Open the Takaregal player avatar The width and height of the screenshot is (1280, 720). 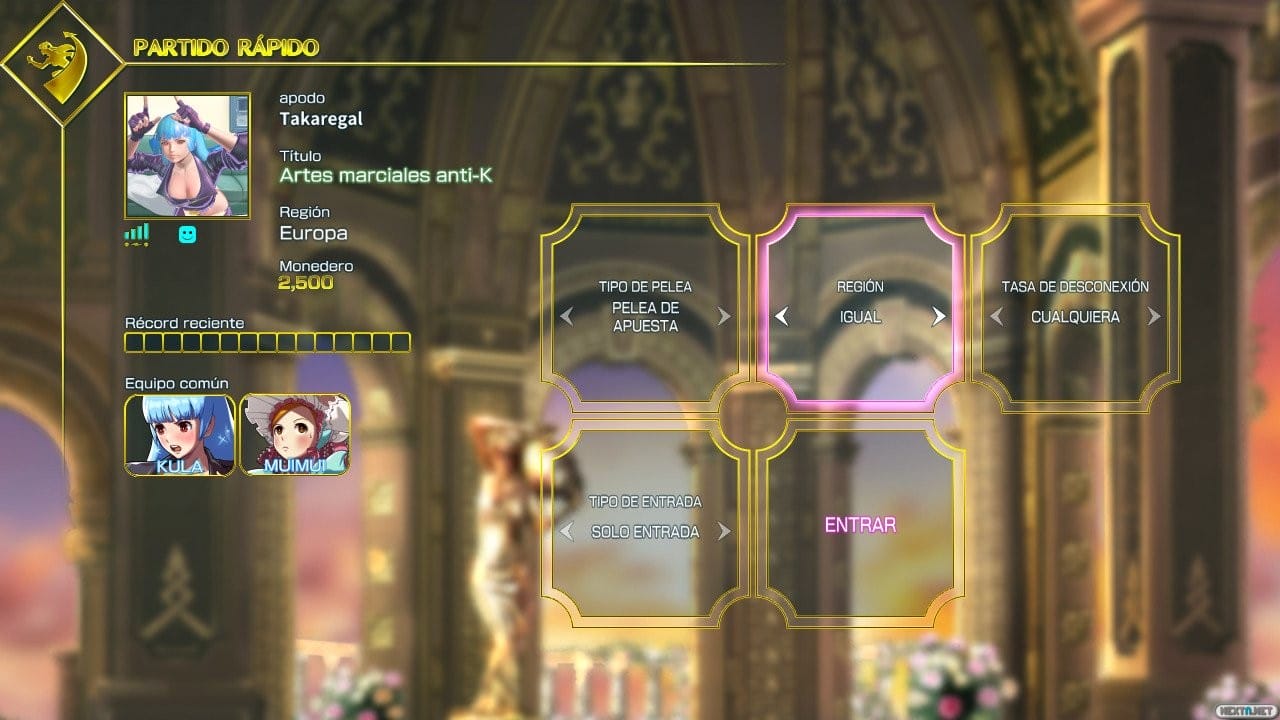187,155
